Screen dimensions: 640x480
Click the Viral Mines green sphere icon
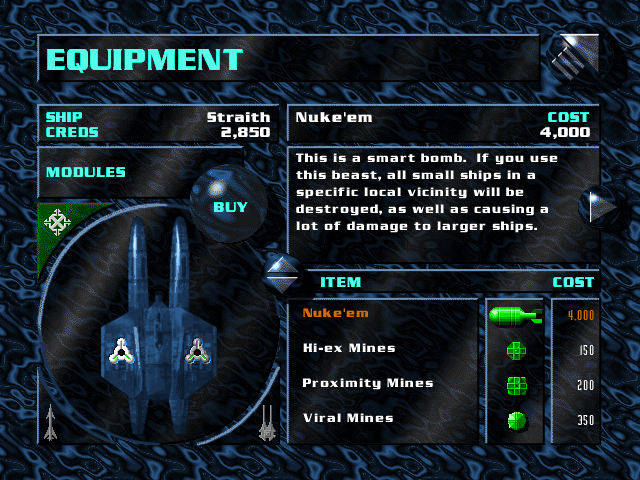(515, 420)
